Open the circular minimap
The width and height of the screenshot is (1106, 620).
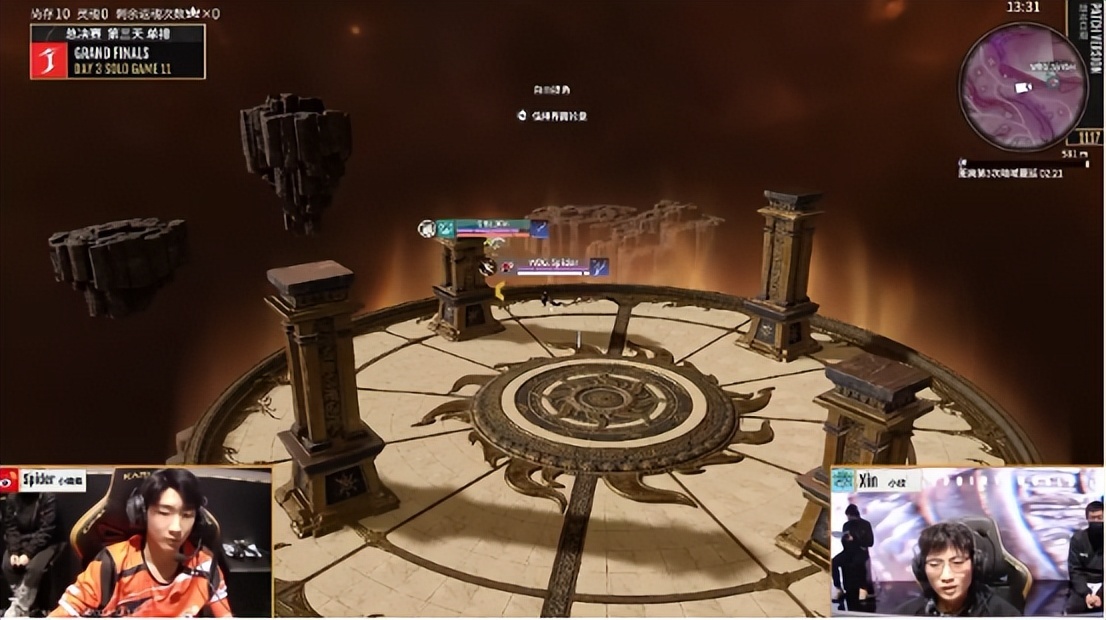click(1022, 87)
